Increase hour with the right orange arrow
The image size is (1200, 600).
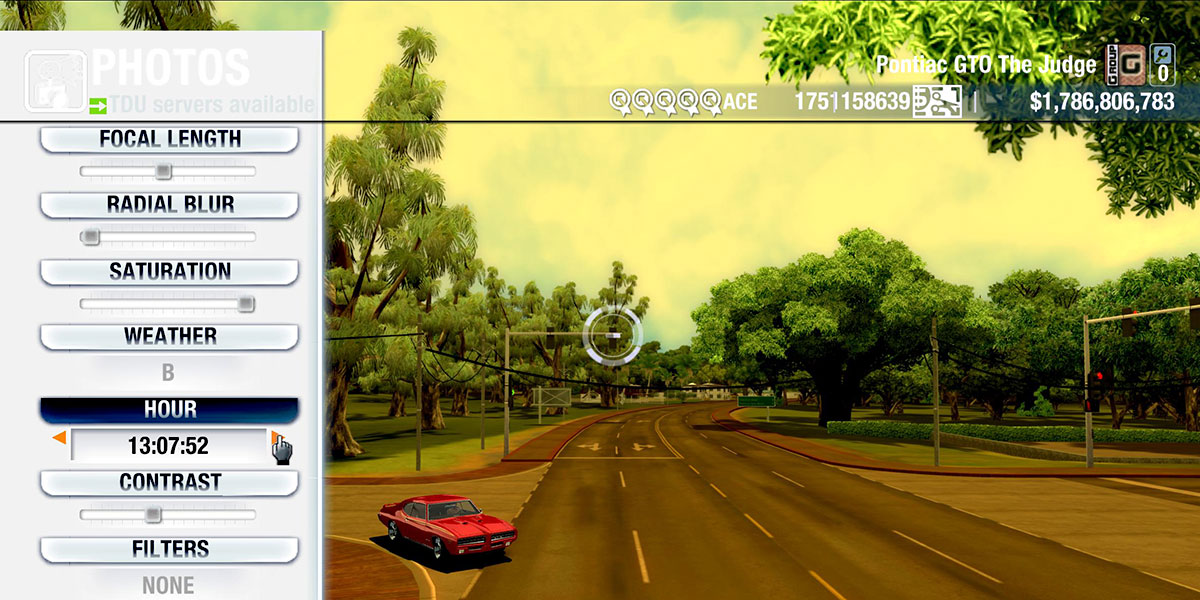click(x=274, y=437)
